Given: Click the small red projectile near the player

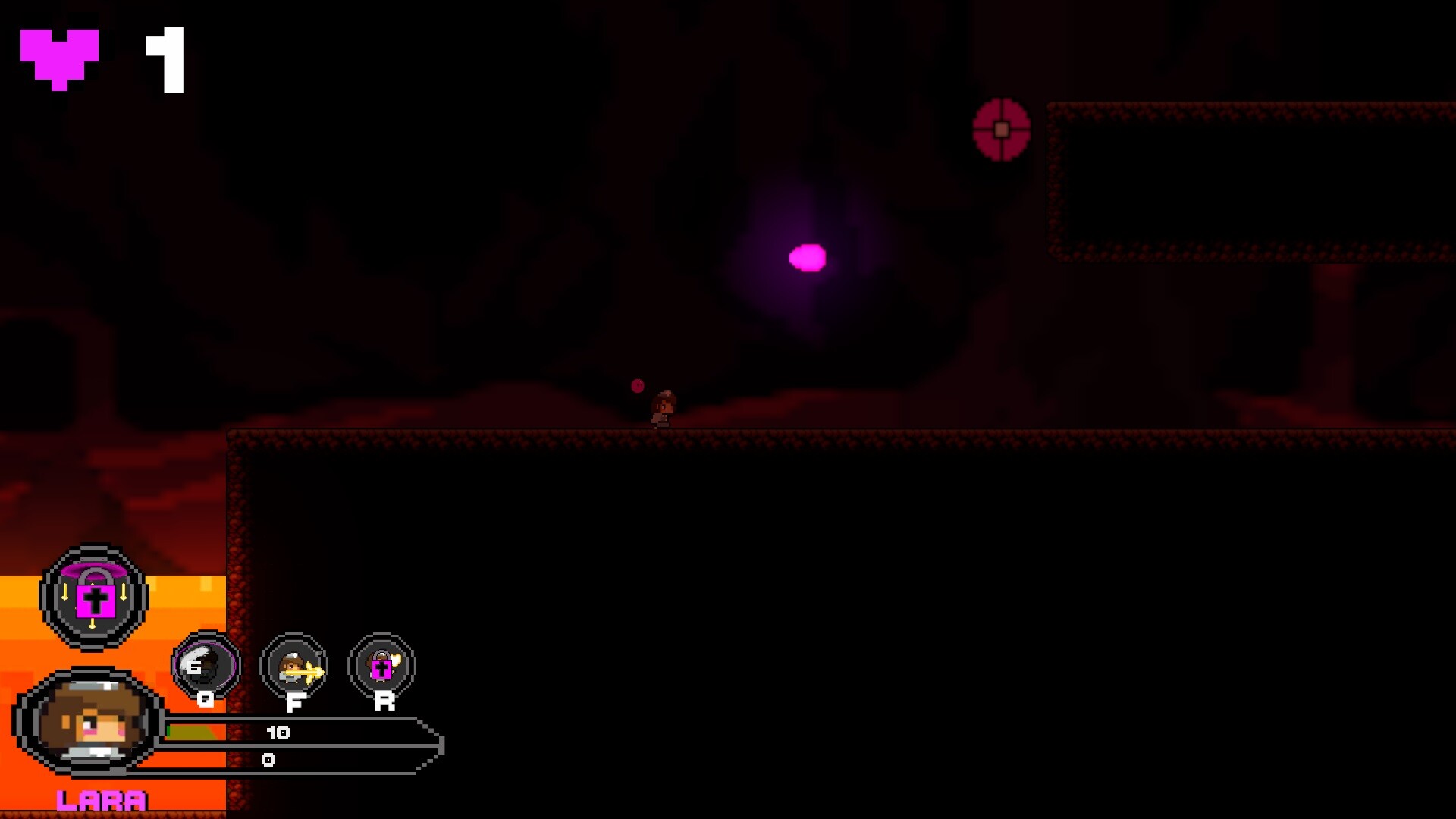Looking at the screenshot, I should pyautogui.click(x=636, y=385).
